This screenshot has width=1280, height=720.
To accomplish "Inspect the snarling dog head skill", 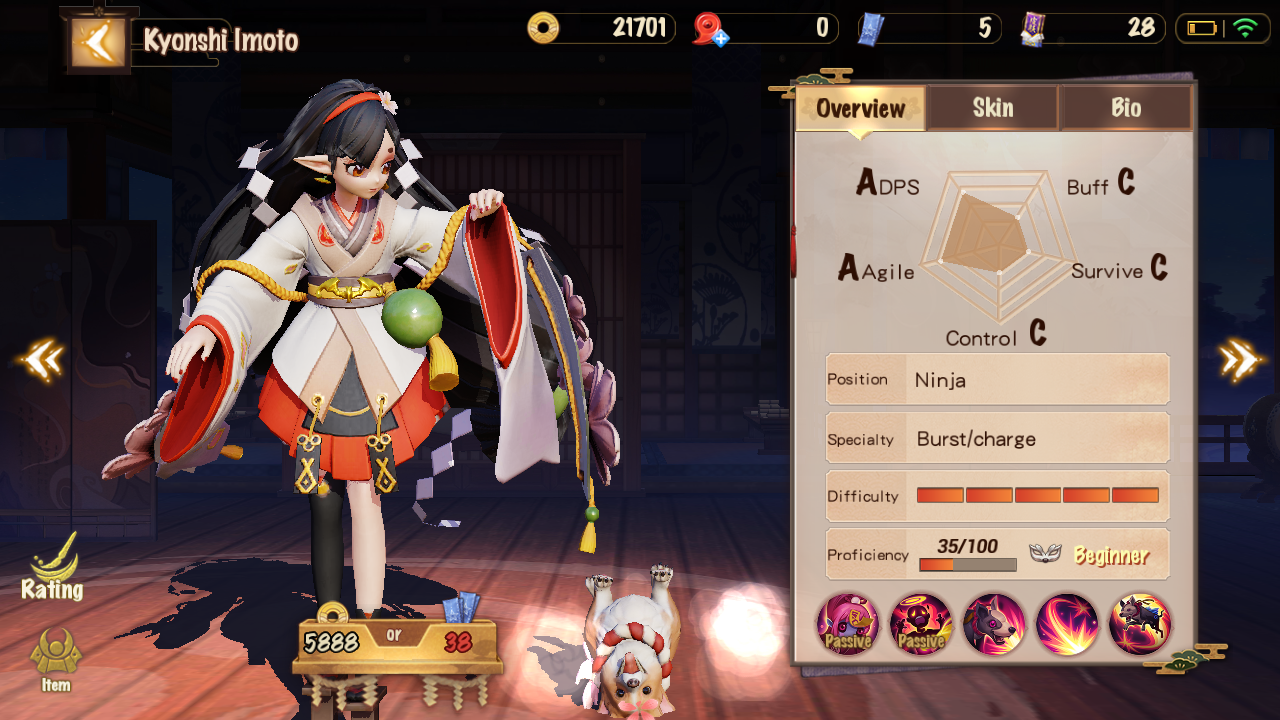I will tap(994, 624).
